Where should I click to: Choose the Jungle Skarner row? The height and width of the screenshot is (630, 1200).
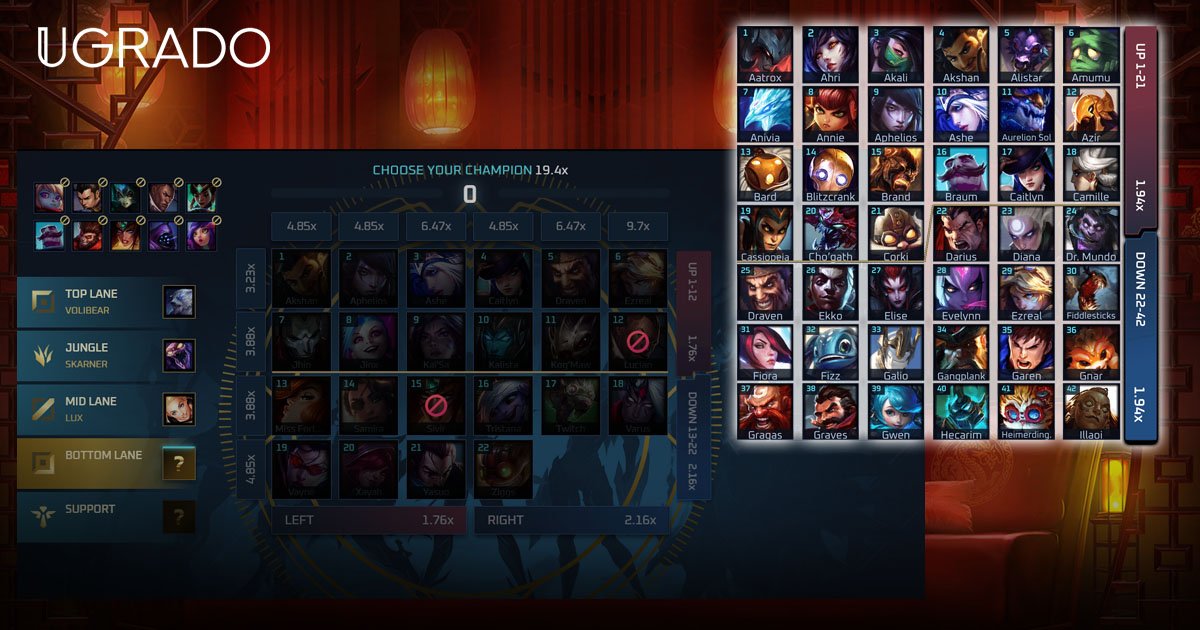[x=106, y=355]
